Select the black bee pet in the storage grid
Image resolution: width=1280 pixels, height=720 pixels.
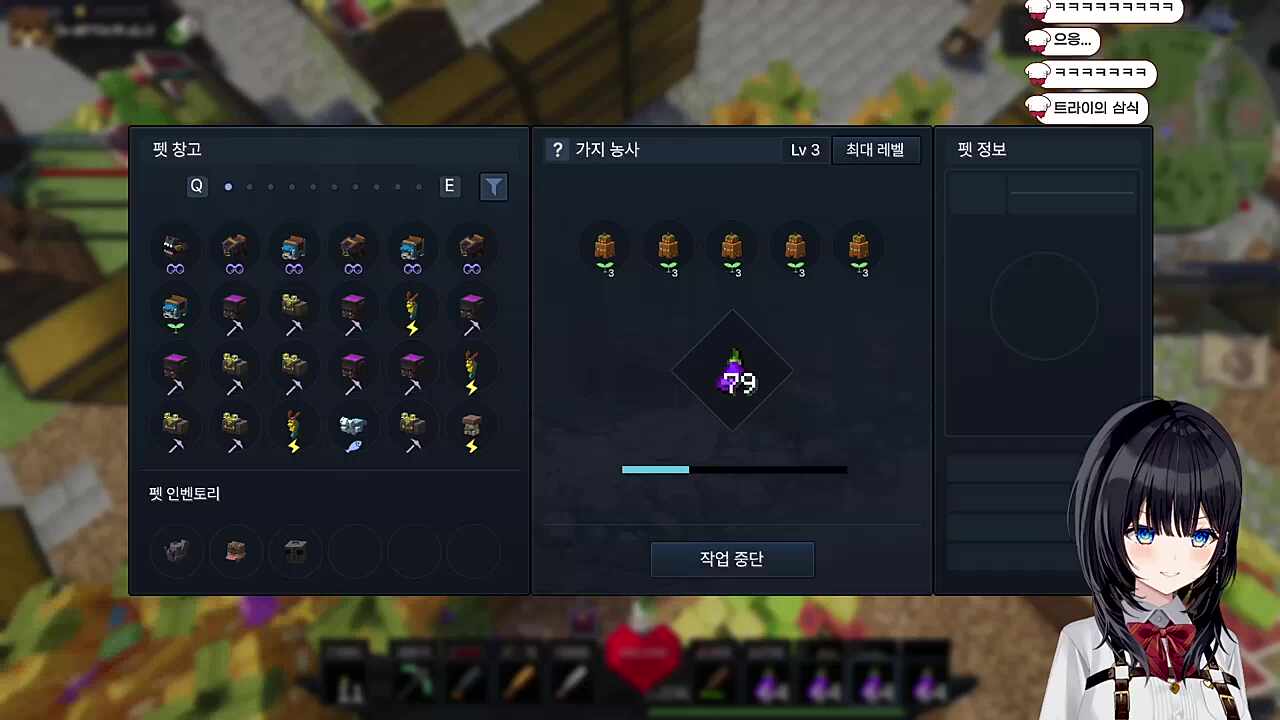click(x=175, y=250)
